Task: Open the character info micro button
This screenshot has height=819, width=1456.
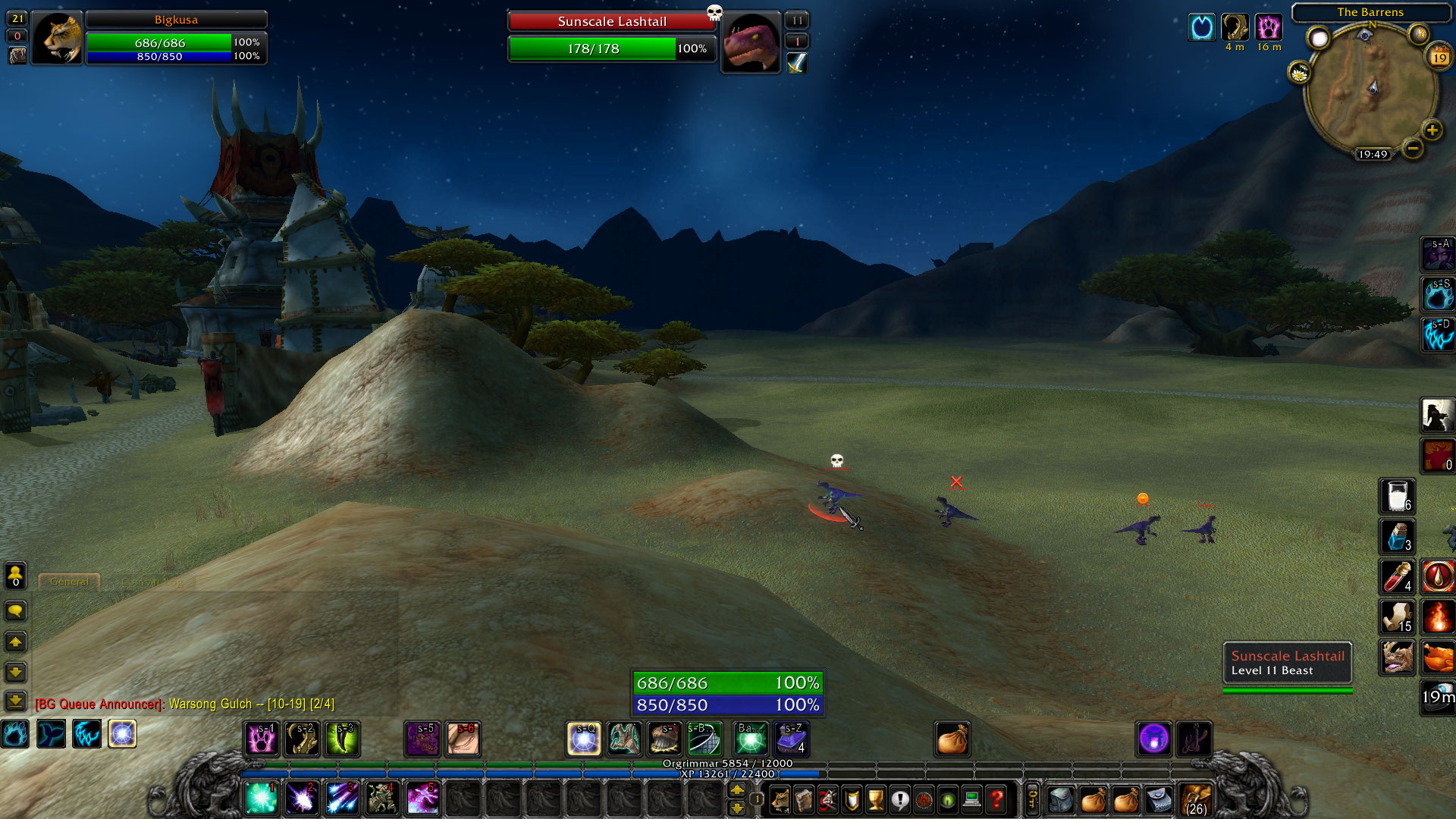Action: tap(780, 799)
